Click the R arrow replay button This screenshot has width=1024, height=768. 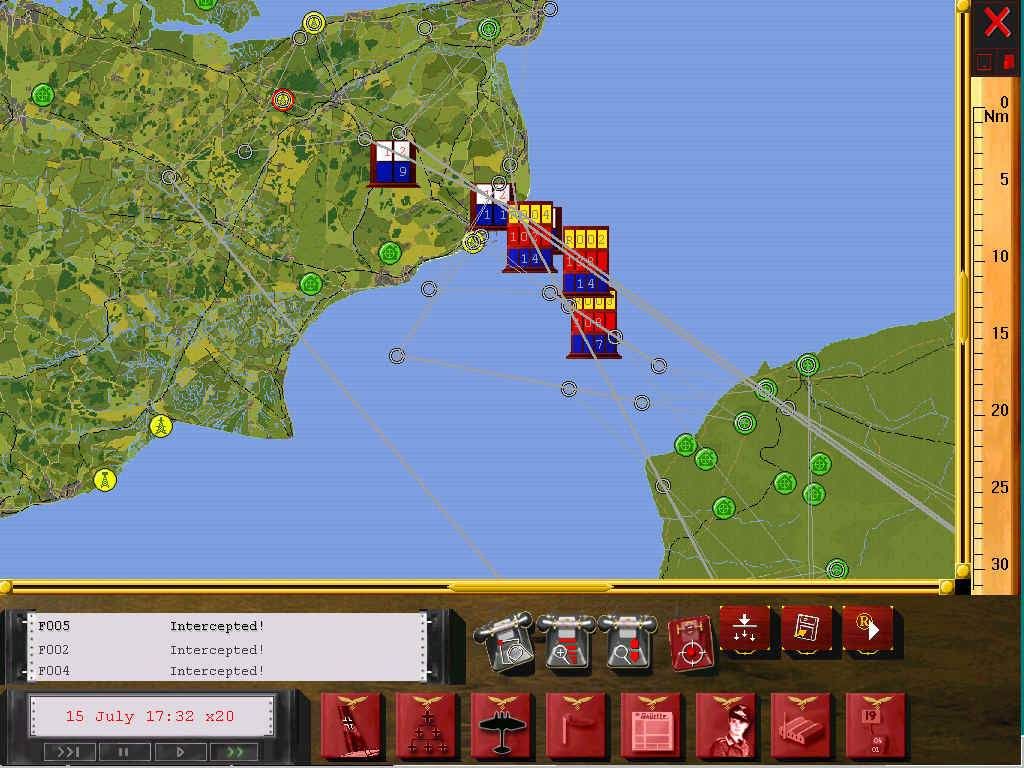click(867, 630)
